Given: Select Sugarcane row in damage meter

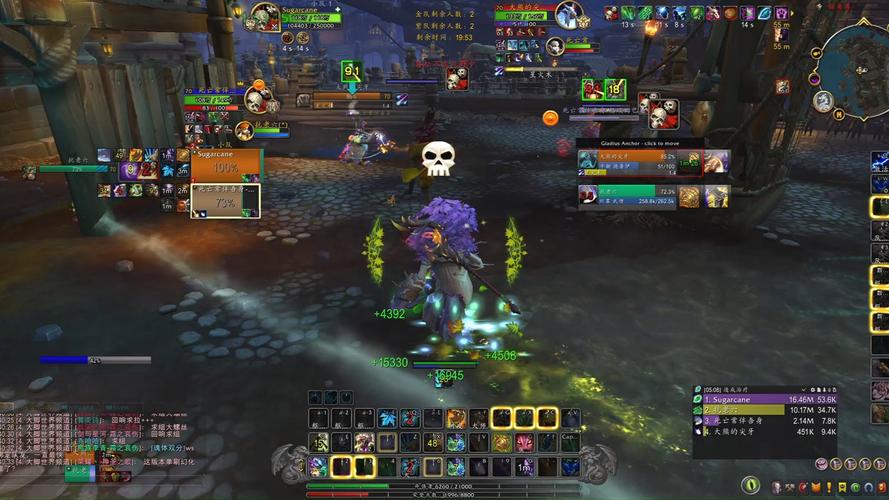Looking at the screenshot, I should point(765,398).
